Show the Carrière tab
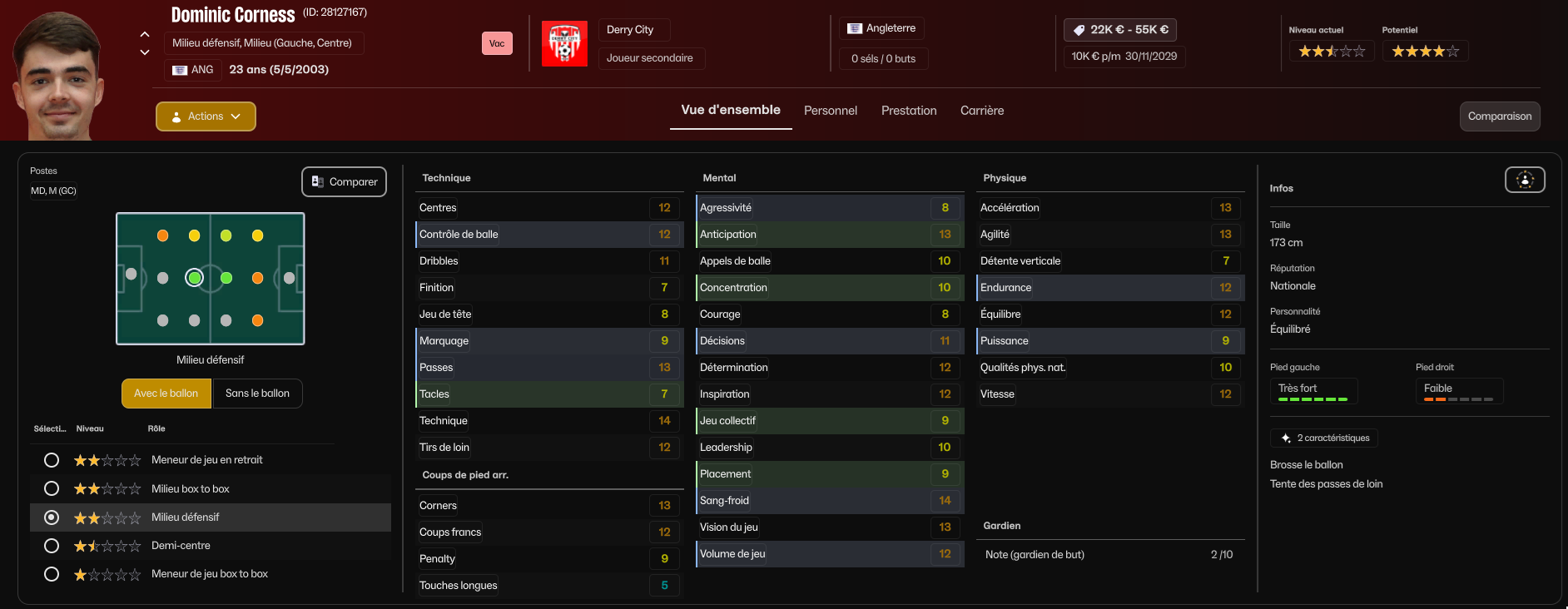Screen dimensions: 1568x609 tap(982, 111)
